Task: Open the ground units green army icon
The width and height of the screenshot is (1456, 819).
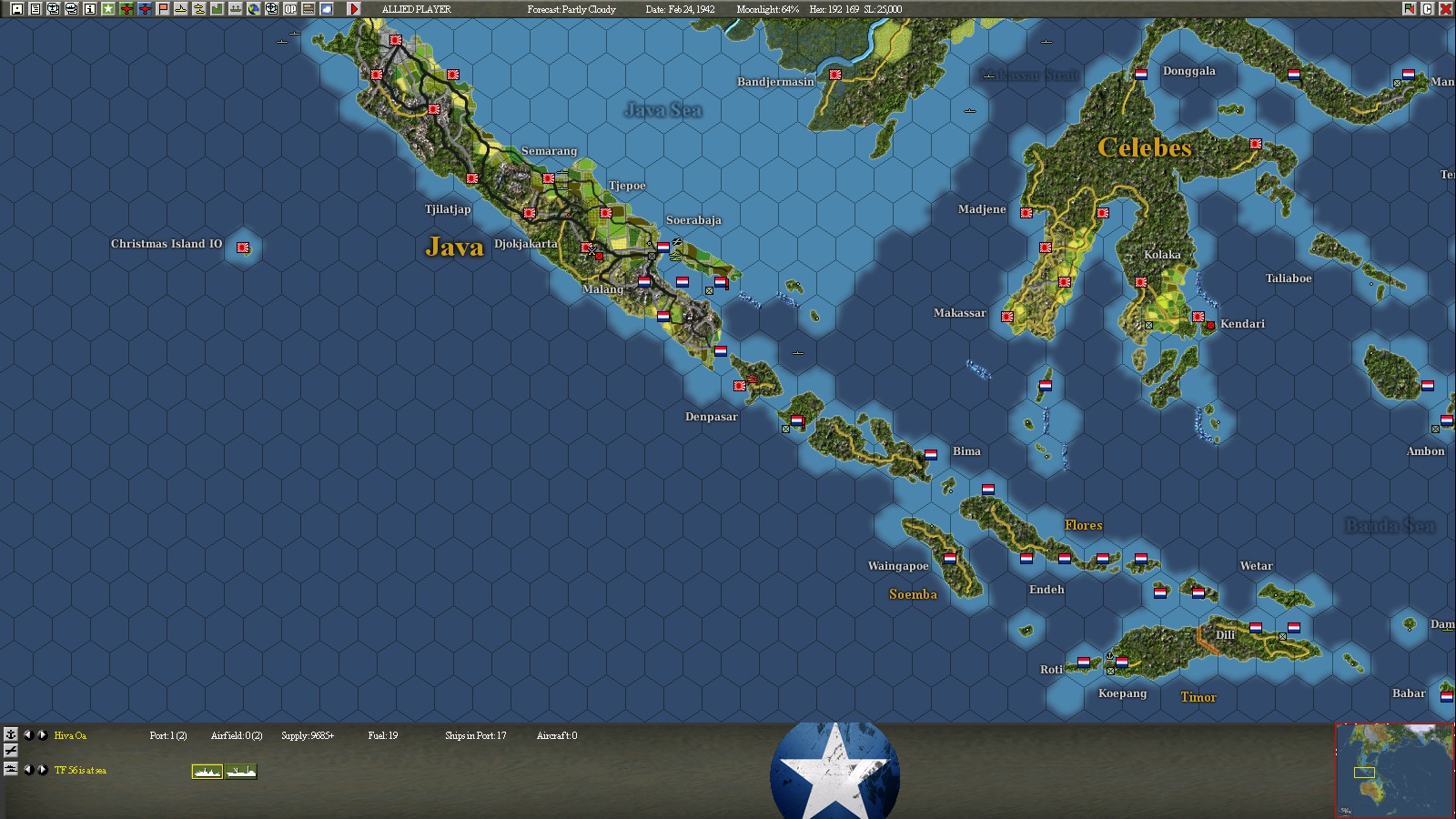Action: [217, 9]
